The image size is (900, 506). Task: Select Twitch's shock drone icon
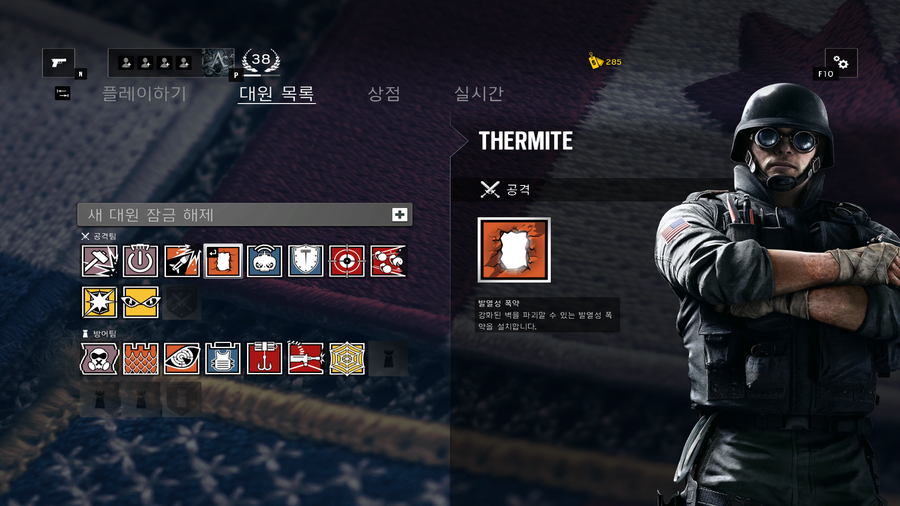tap(265, 261)
